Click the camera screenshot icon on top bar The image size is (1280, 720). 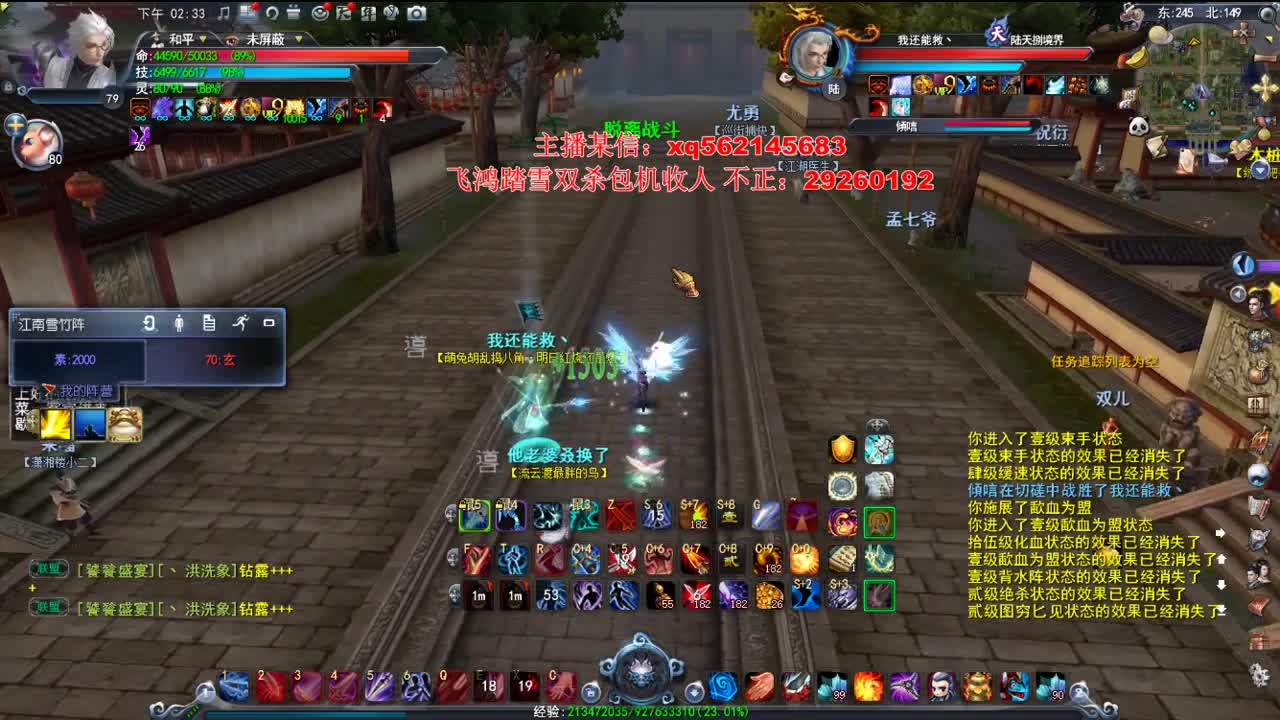click(416, 13)
